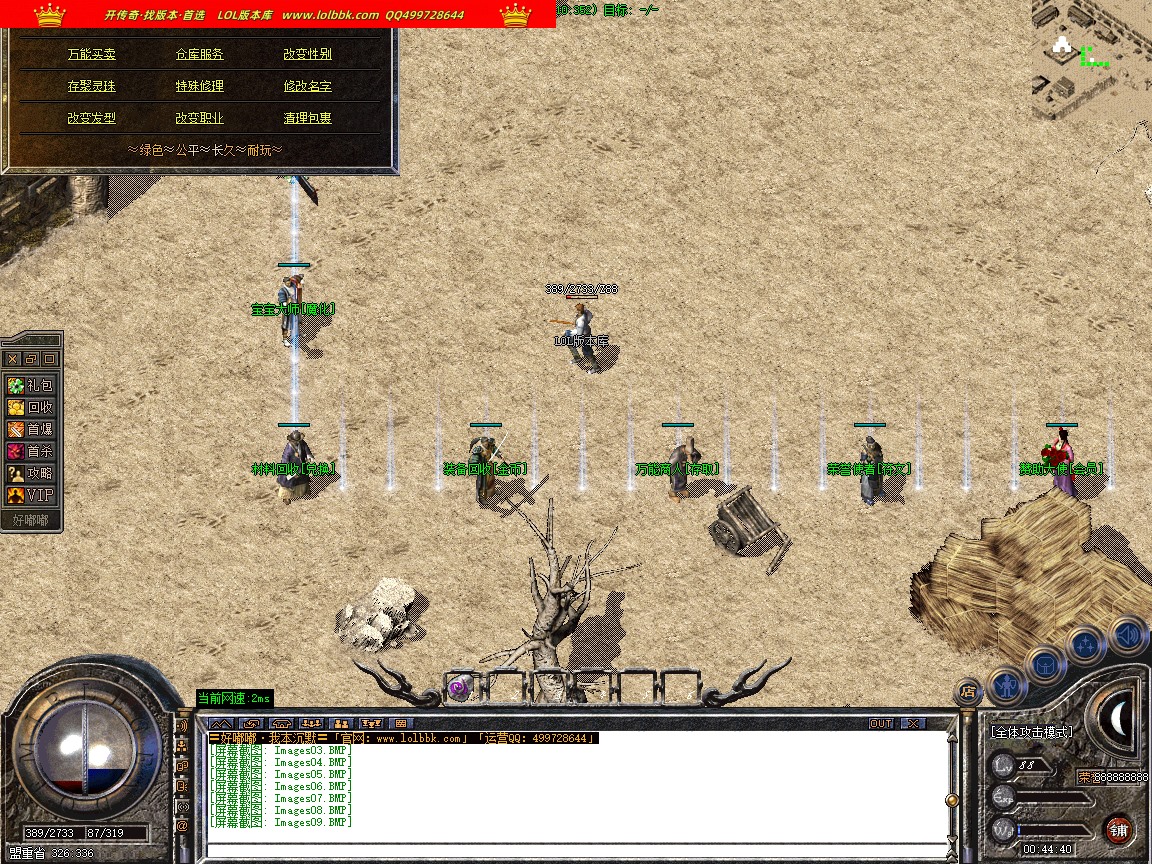This screenshot has width=1152, height=864.
Task: Open the 攻略 strategy guide
Action: point(31,473)
